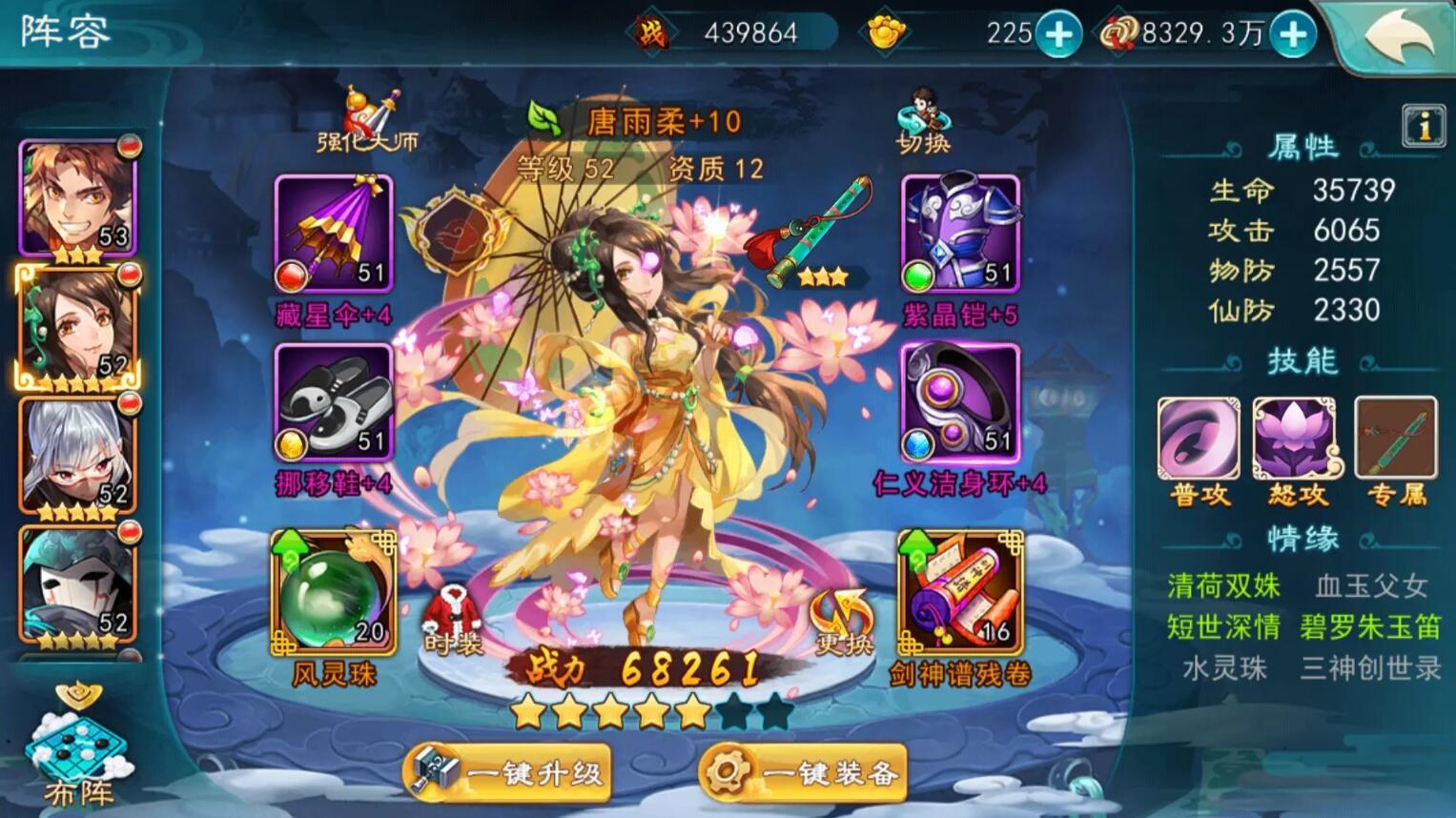Viewport: 1456px width, 818px height.
Task: Add gold ingots with the plus button
Action: click(1058, 34)
